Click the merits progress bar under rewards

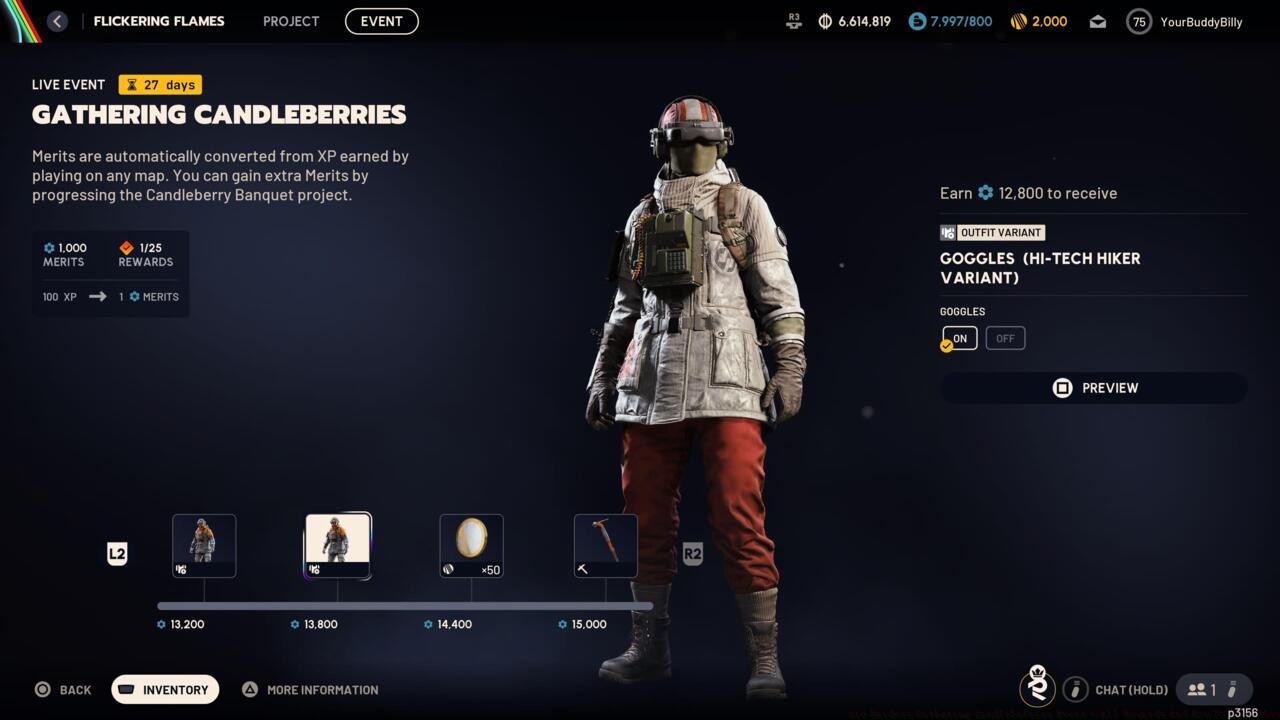(x=405, y=604)
